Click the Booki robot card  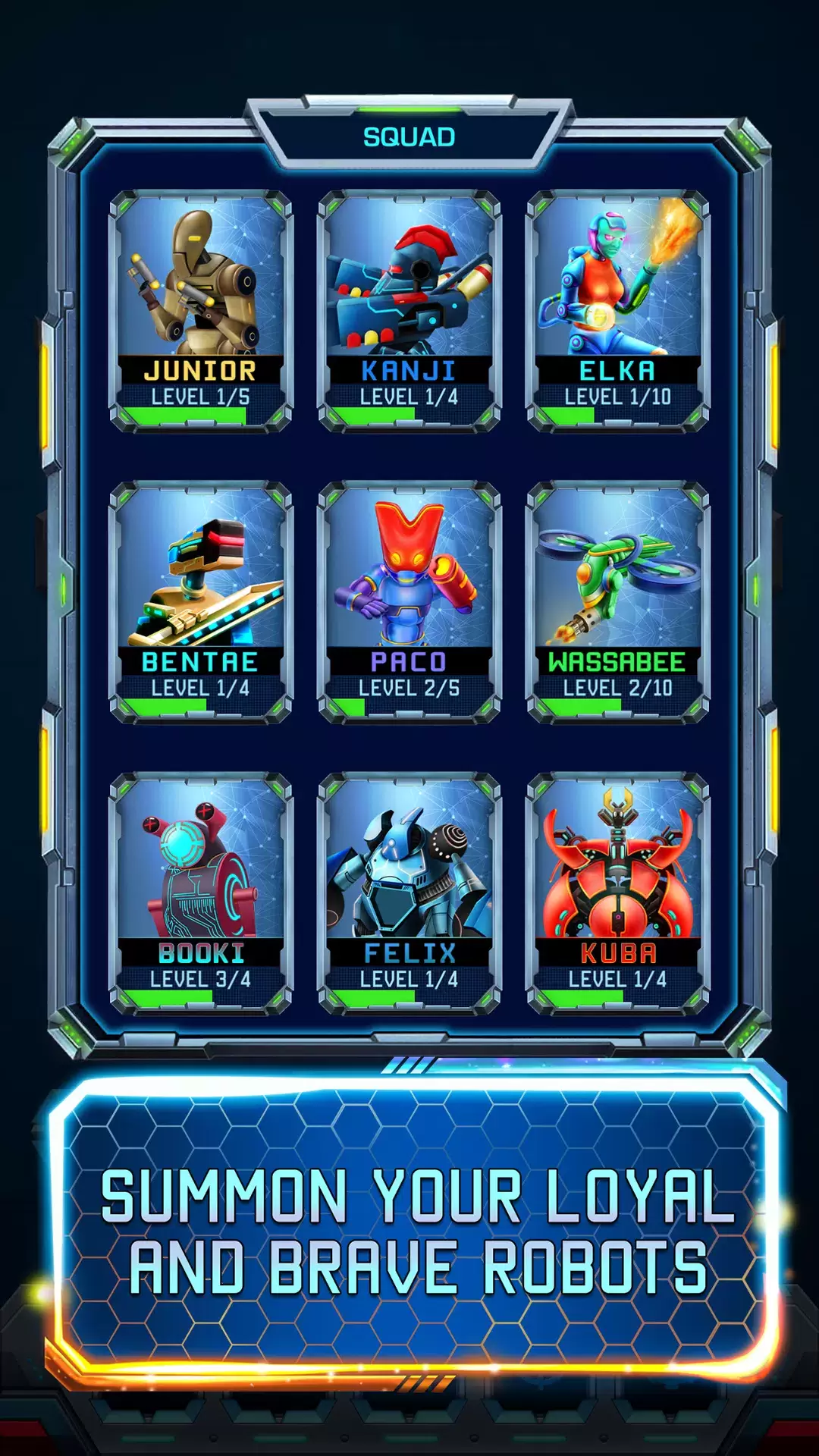click(201, 893)
